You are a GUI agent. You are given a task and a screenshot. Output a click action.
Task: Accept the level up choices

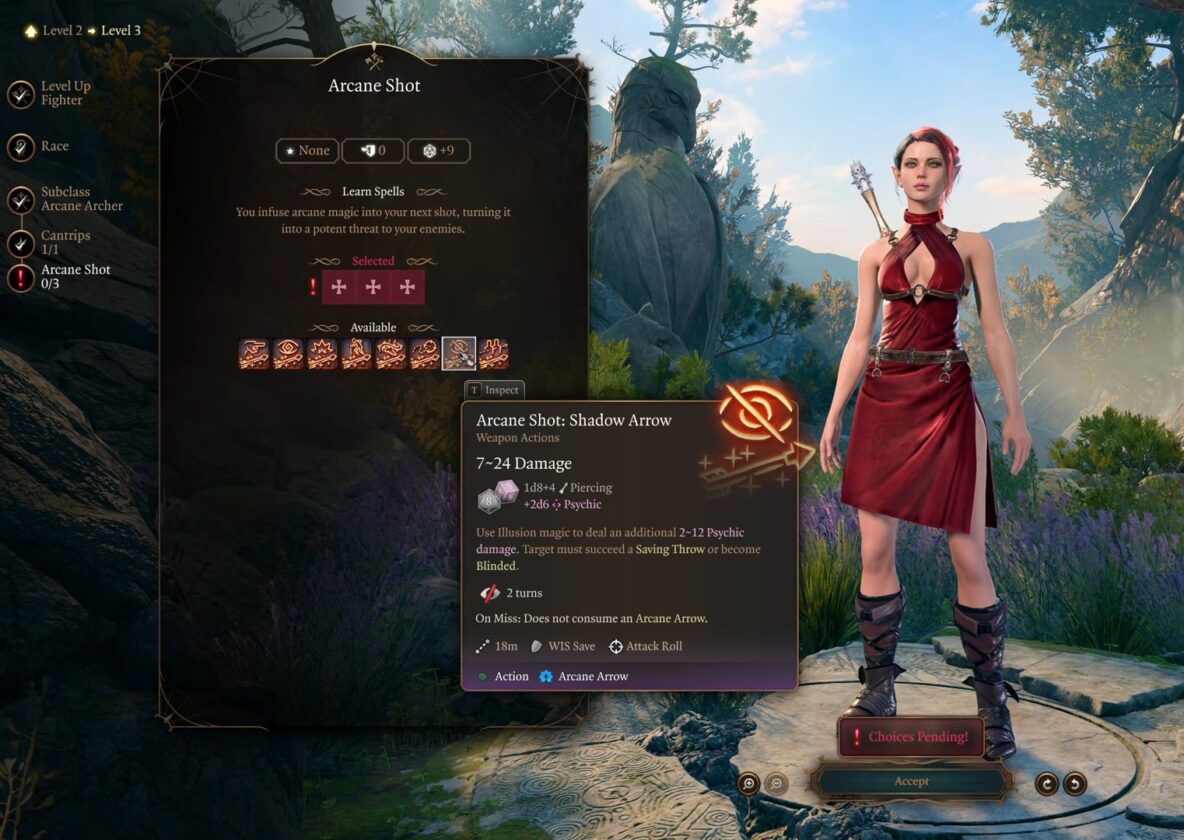911,781
